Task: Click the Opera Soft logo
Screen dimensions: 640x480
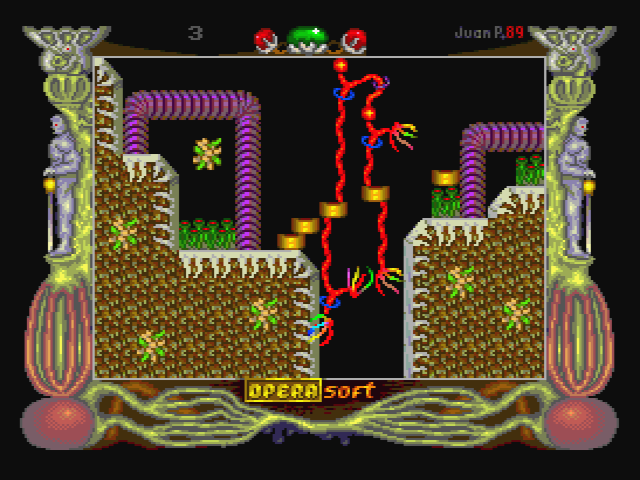Action: [x=309, y=390]
